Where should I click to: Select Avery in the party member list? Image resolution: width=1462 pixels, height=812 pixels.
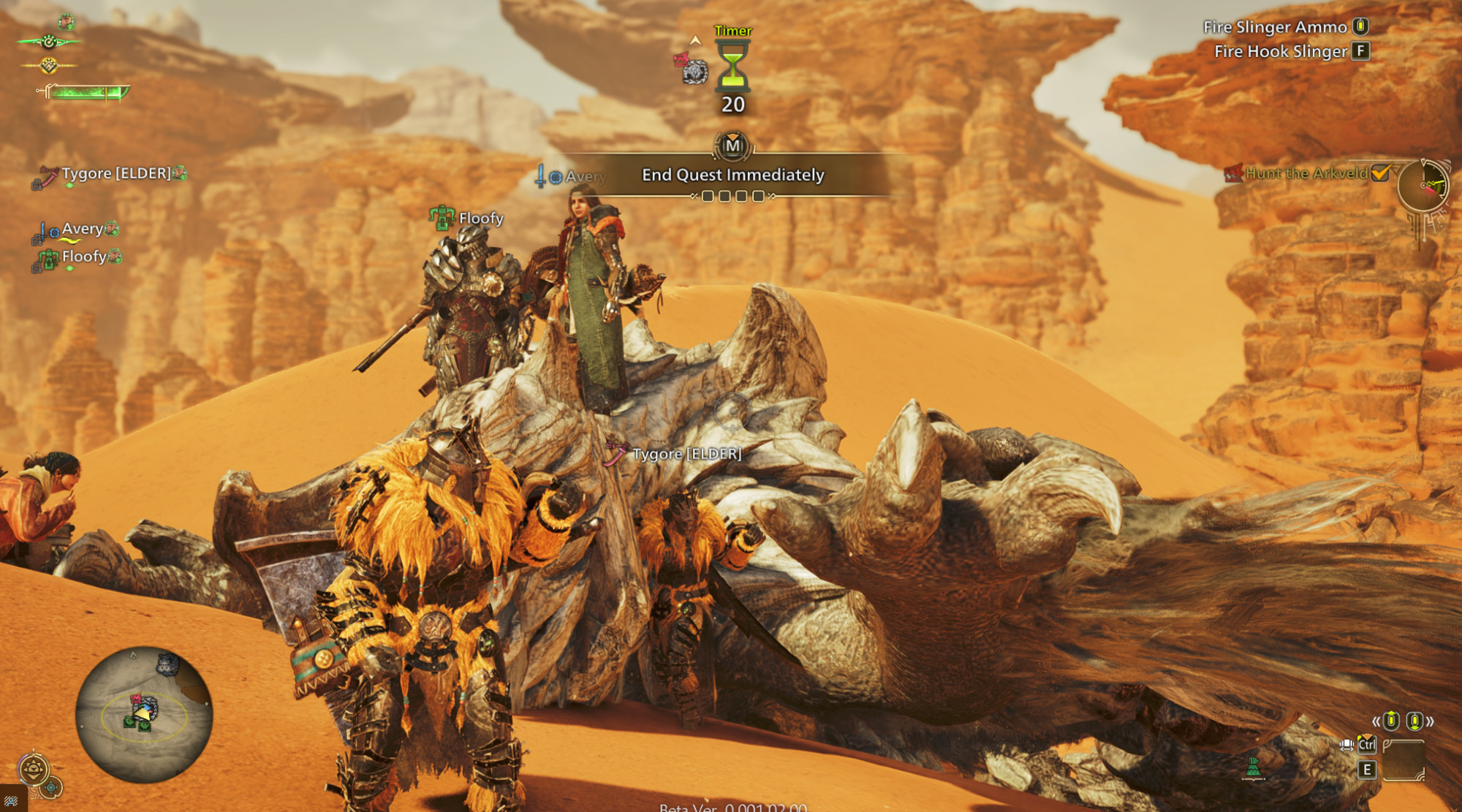click(x=82, y=229)
